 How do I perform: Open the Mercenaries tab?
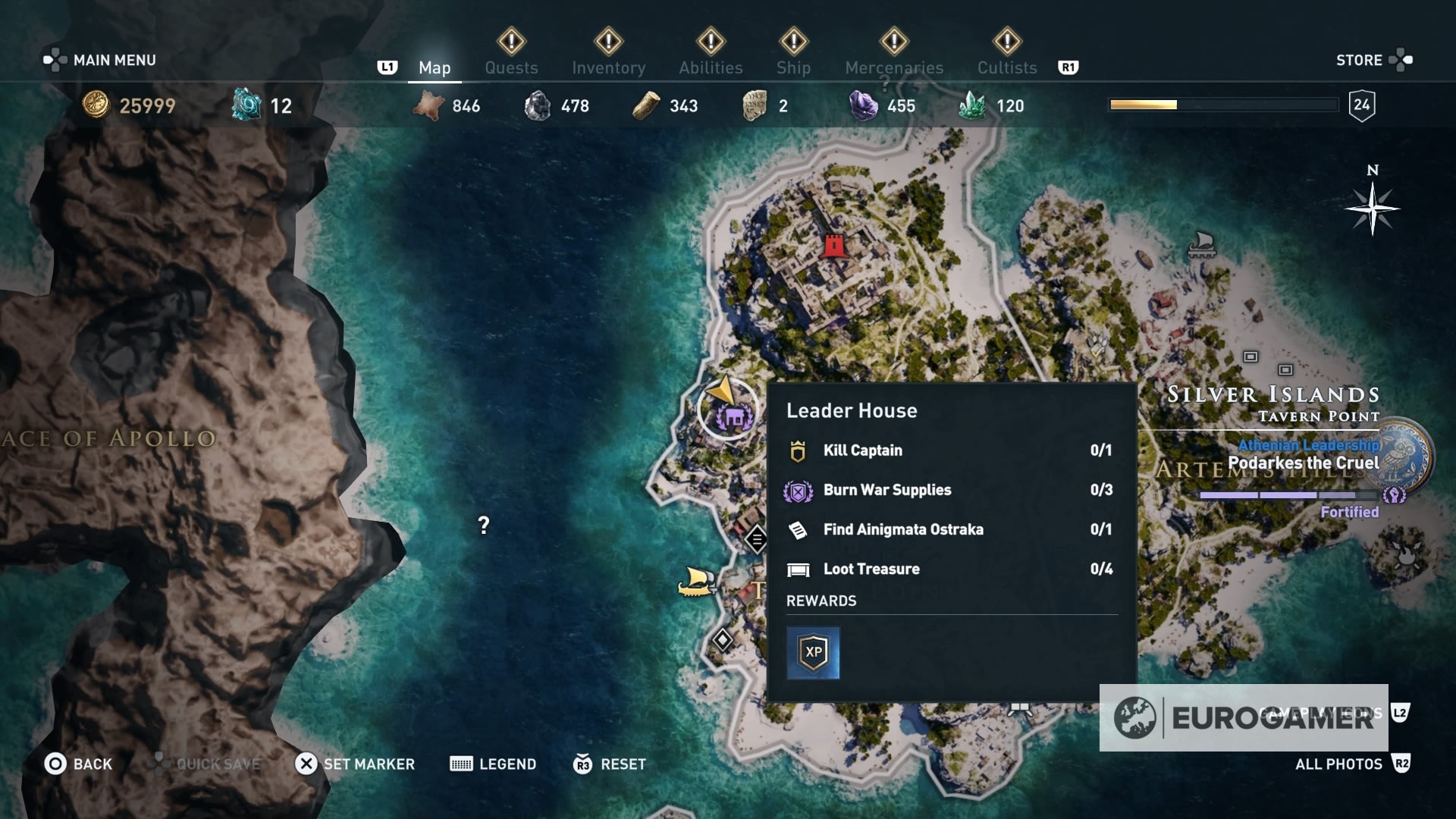[893, 67]
